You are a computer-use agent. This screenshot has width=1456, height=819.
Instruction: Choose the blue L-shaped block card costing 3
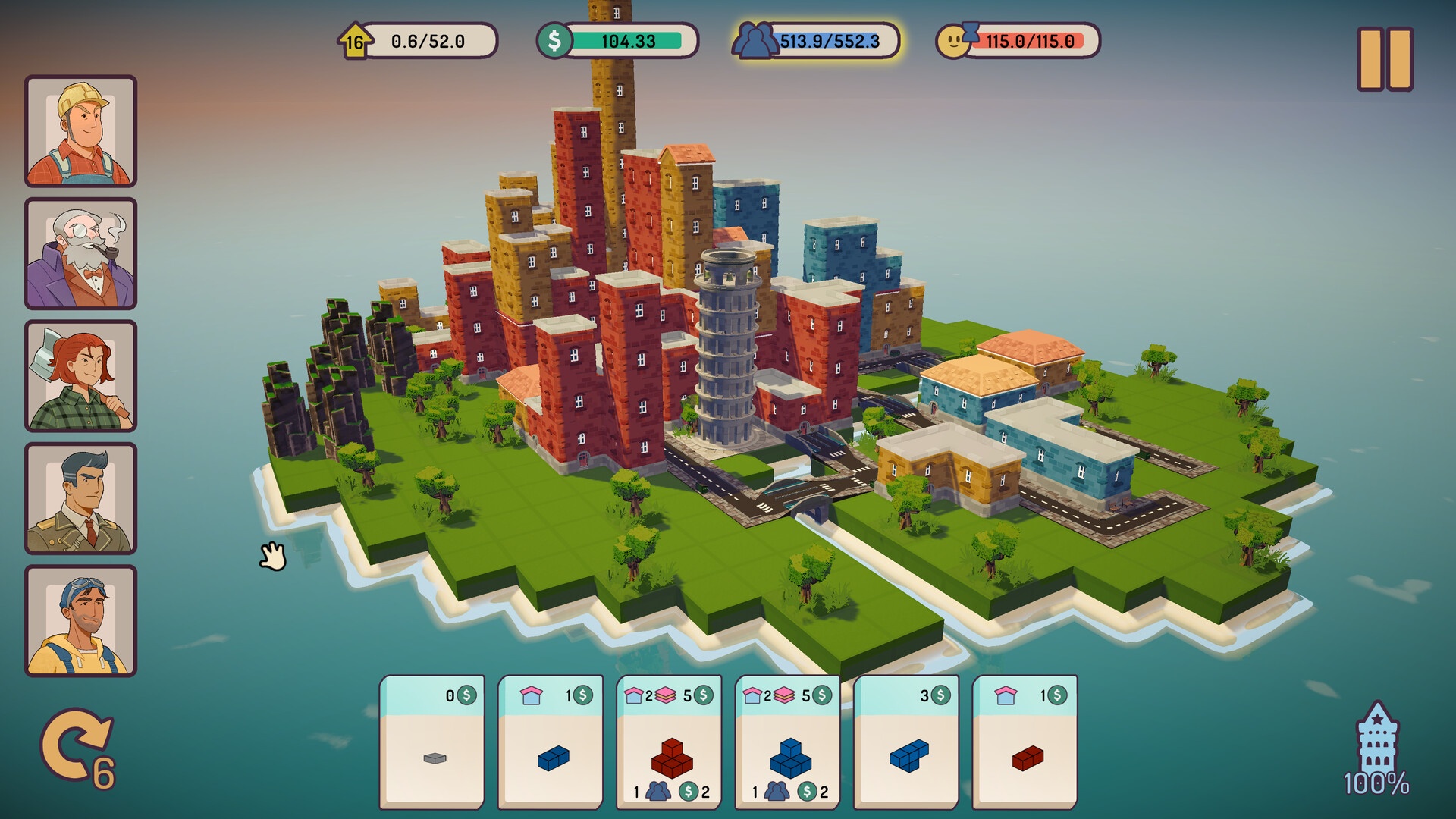click(x=907, y=742)
